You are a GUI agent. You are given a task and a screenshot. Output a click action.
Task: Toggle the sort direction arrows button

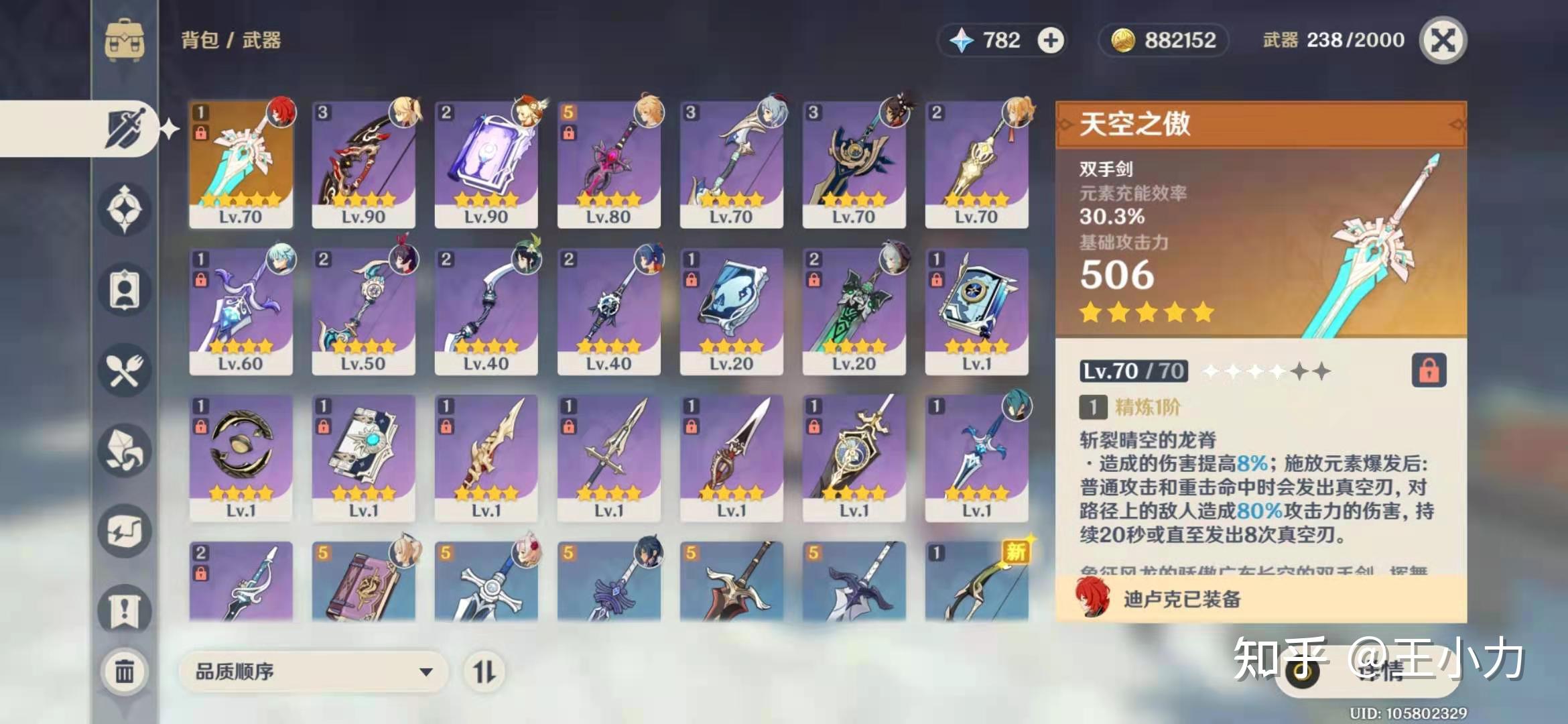pyautogui.click(x=485, y=671)
